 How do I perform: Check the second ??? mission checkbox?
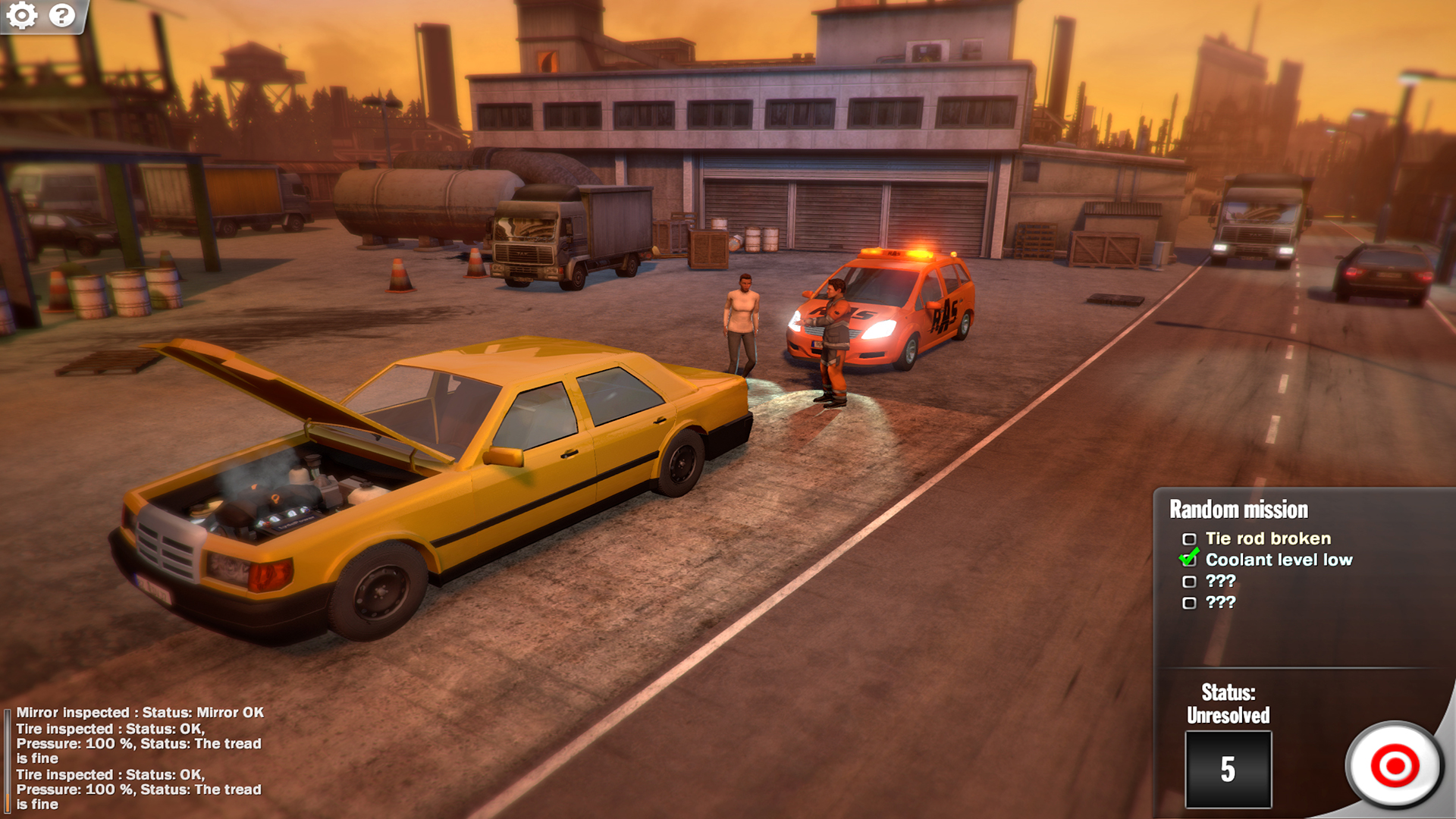coord(1189,602)
